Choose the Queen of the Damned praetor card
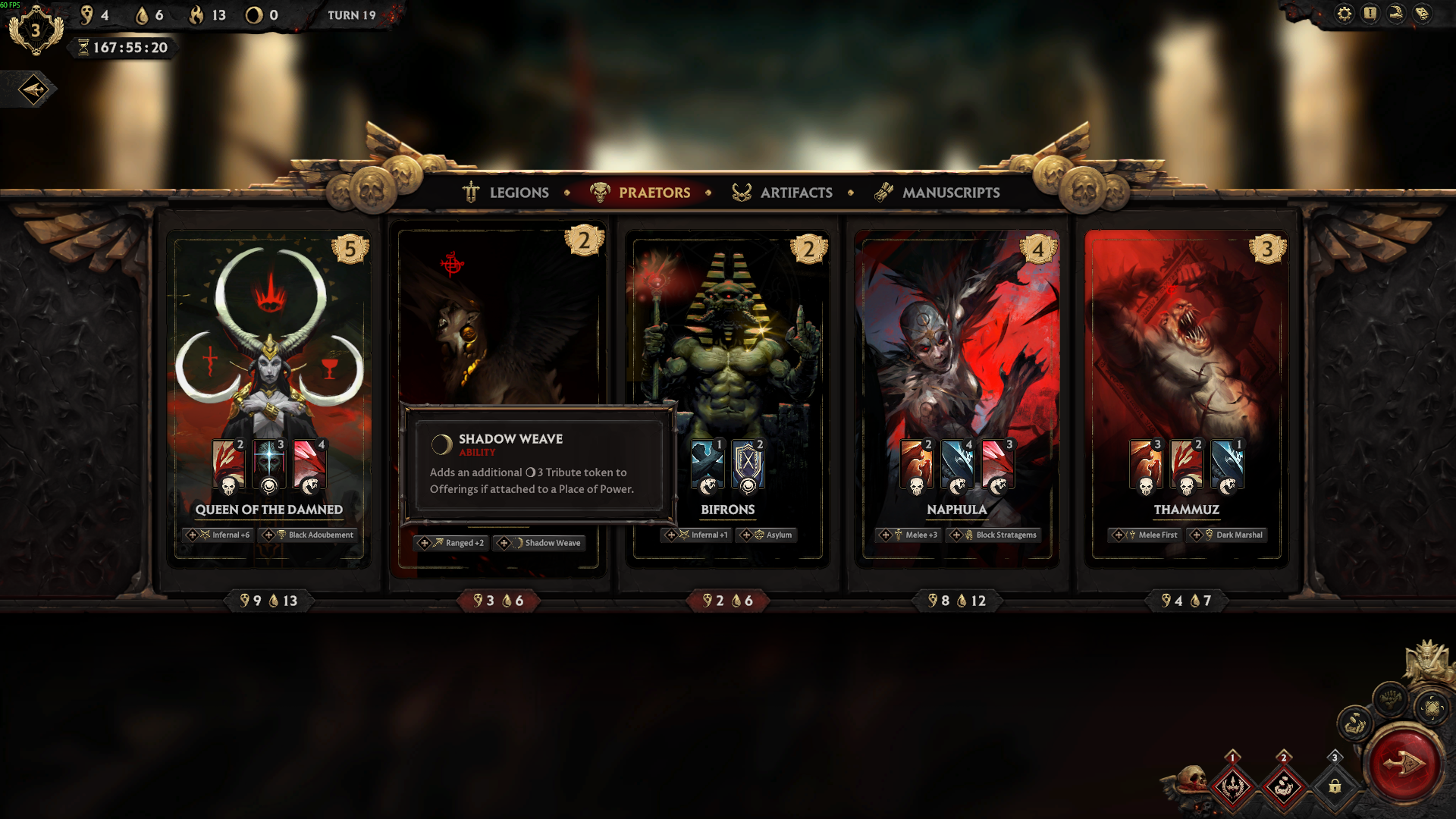The image size is (1456, 819). pyautogui.click(x=269, y=364)
